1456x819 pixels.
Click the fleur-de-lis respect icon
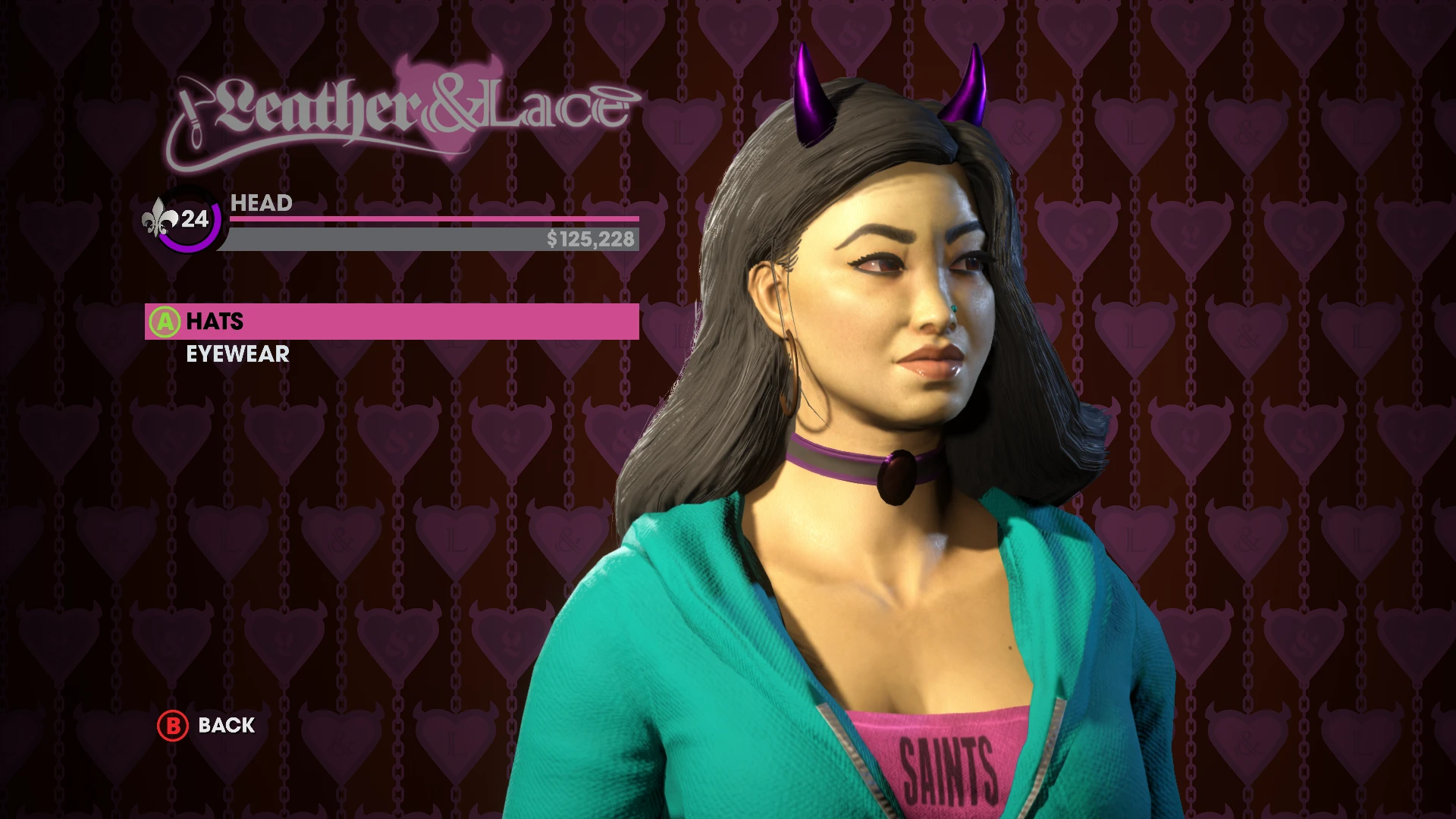pyautogui.click(x=159, y=220)
